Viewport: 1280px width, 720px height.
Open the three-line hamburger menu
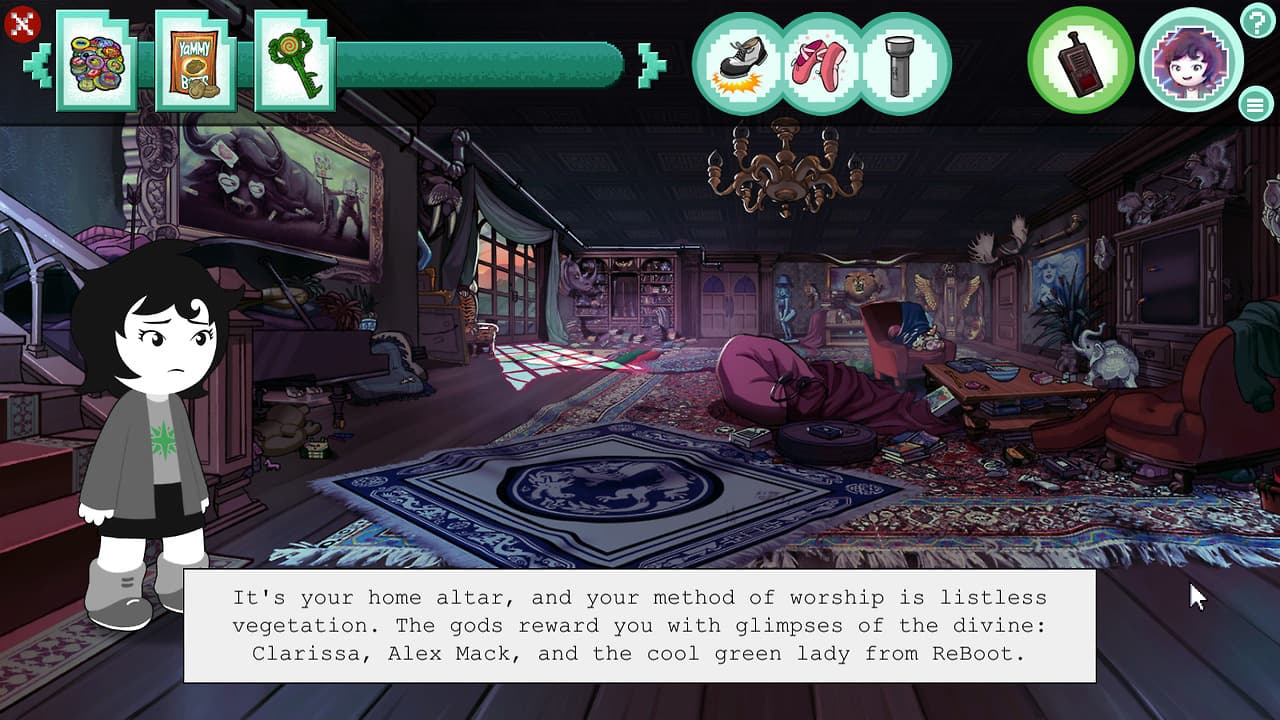(x=1254, y=103)
